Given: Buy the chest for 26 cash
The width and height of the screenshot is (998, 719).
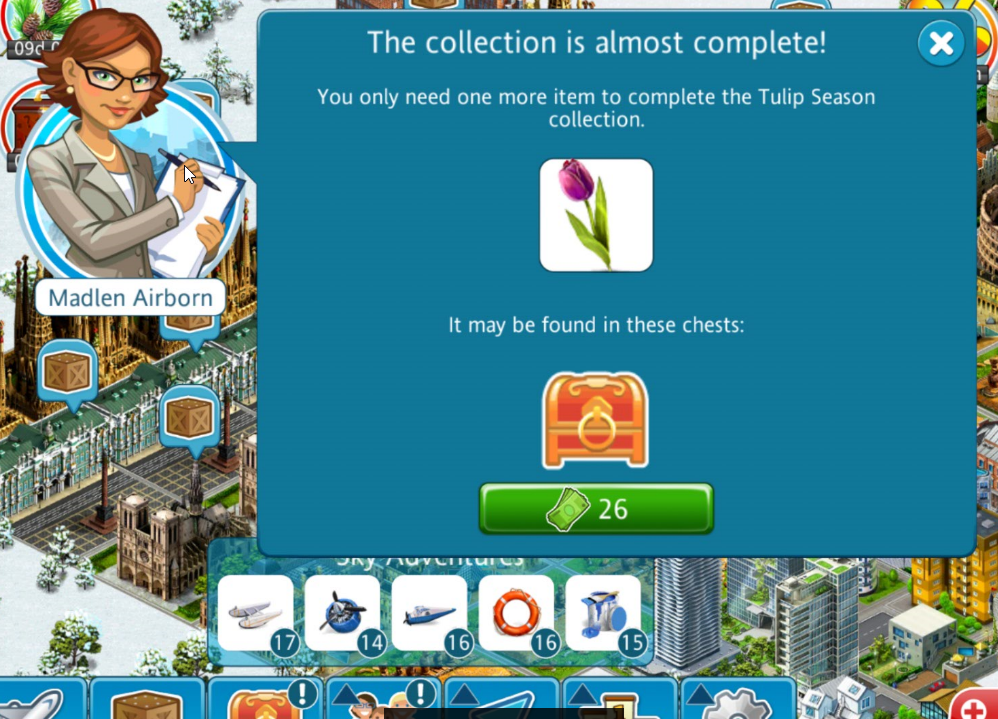Looking at the screenshot, I should 596,509.
